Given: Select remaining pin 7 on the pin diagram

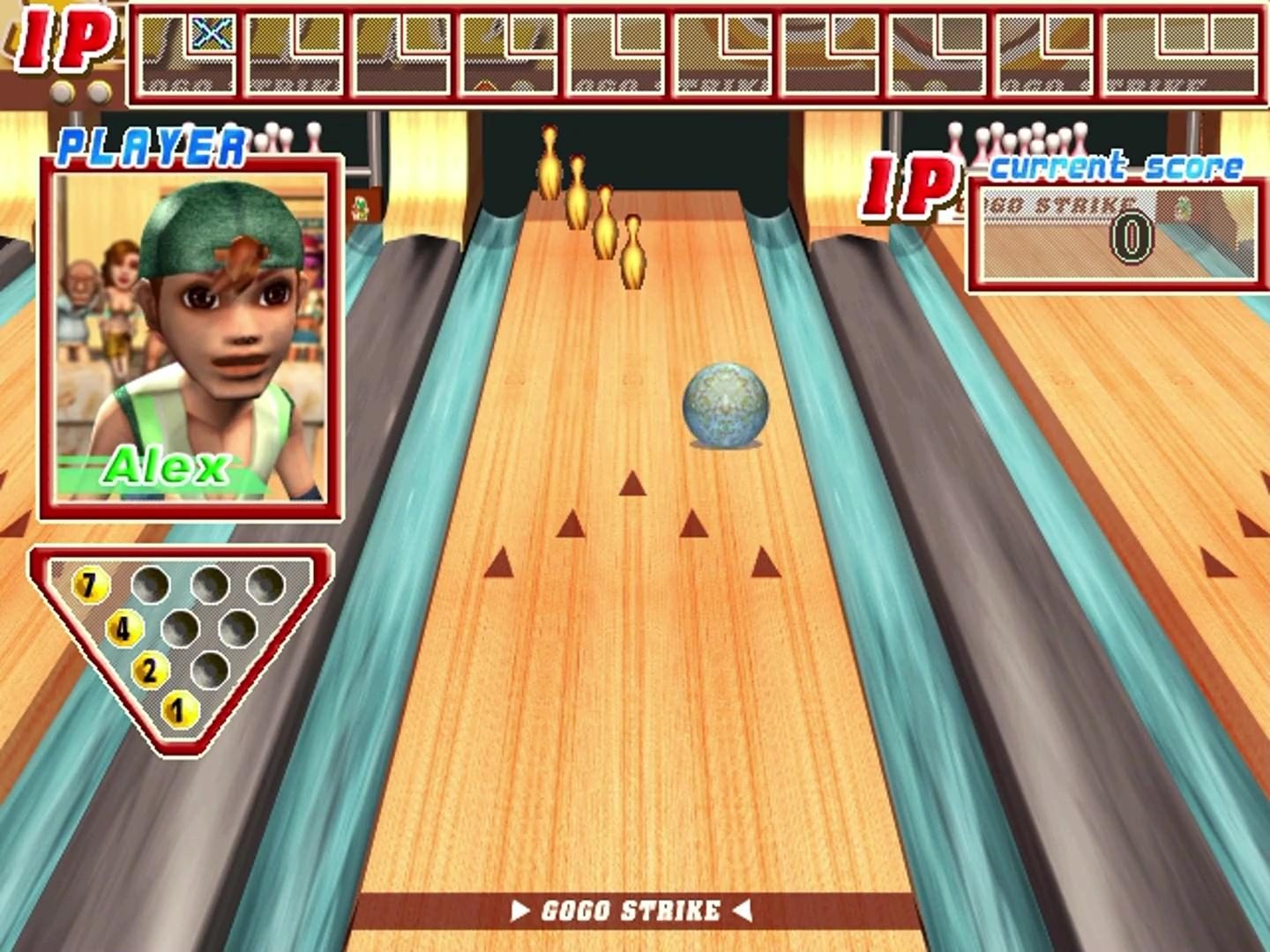Looking at the screenshot, I should [93, 584].
